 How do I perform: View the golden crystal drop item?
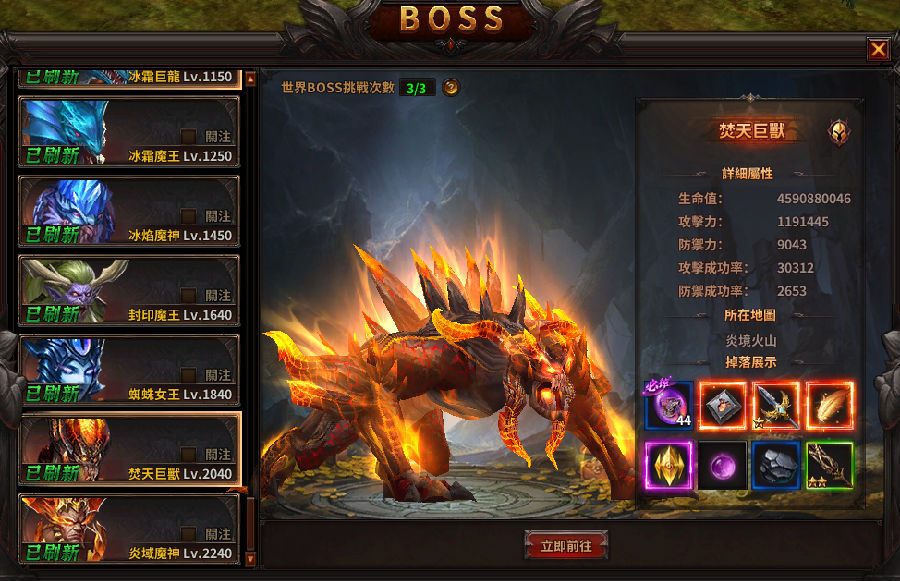[x=669, y=464]
